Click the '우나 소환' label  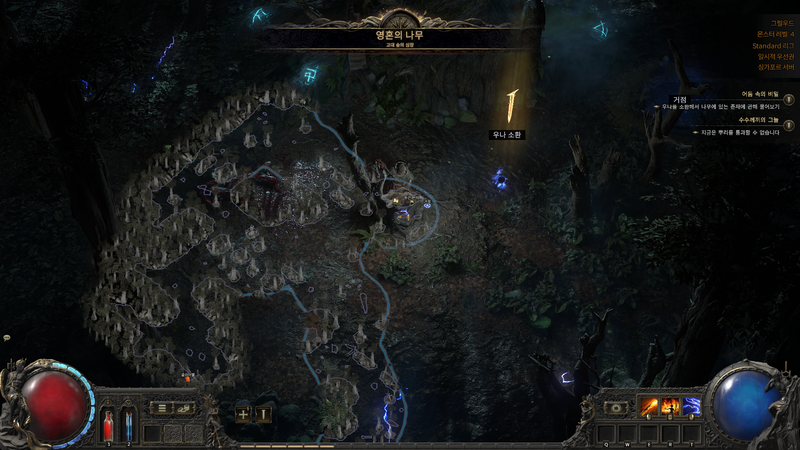click(x=507, y=135)
